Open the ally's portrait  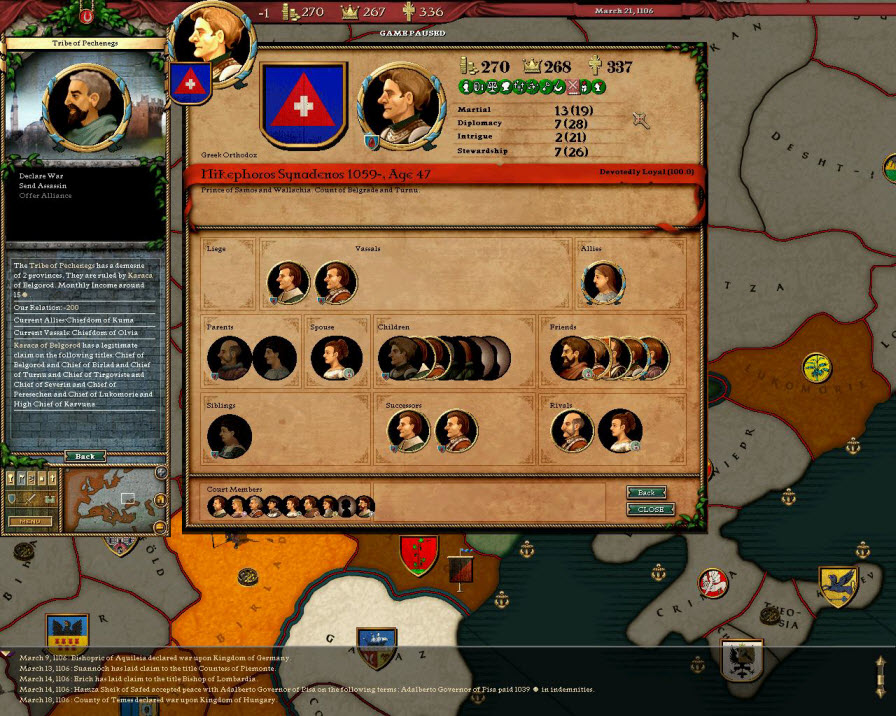(603, 283)
